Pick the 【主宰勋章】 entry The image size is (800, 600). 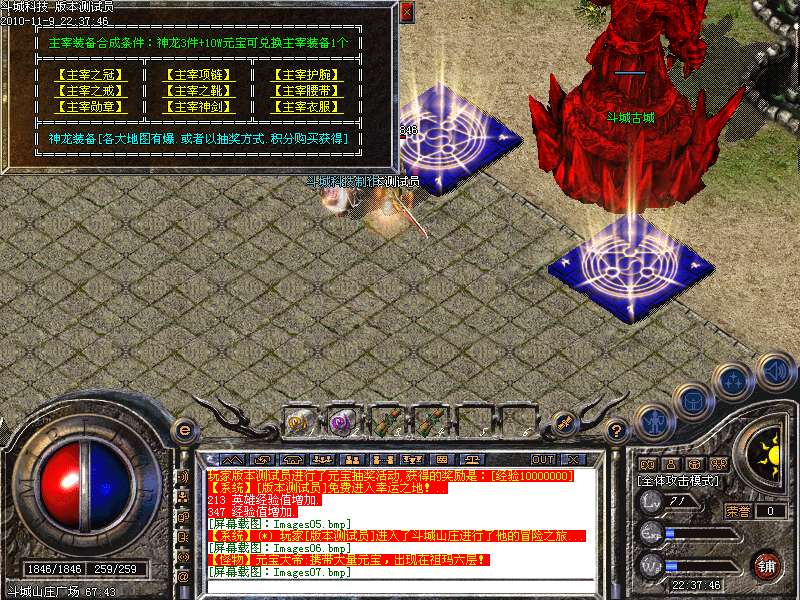pos(90,107)
